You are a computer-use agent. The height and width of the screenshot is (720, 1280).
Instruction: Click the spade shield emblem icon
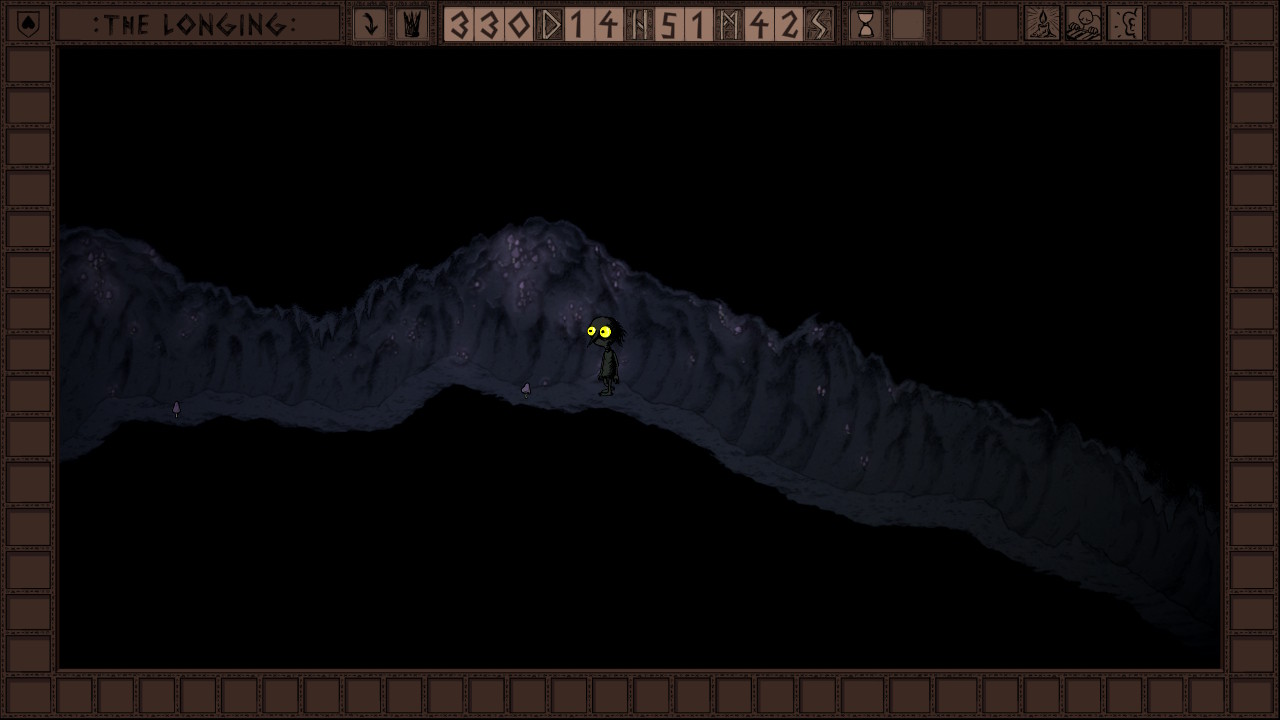coord(28,24)
